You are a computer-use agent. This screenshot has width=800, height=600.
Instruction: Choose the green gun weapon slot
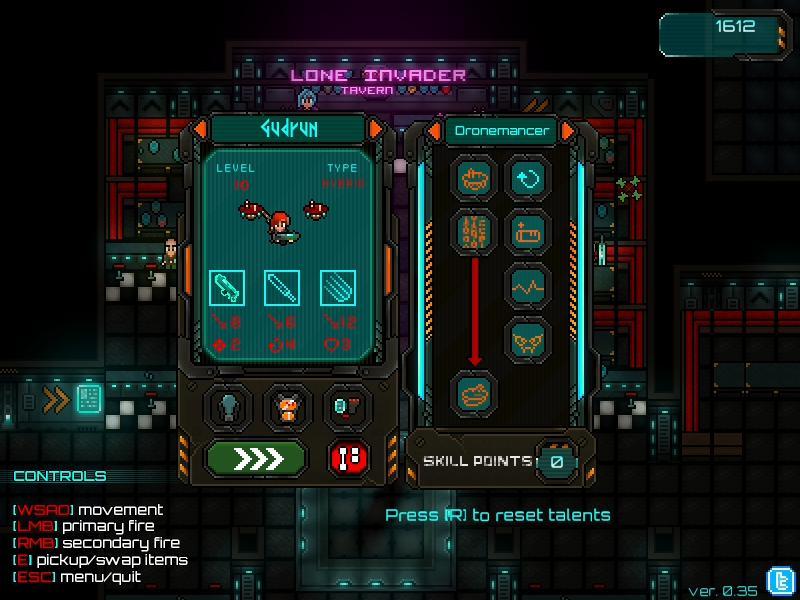[227, 288]
